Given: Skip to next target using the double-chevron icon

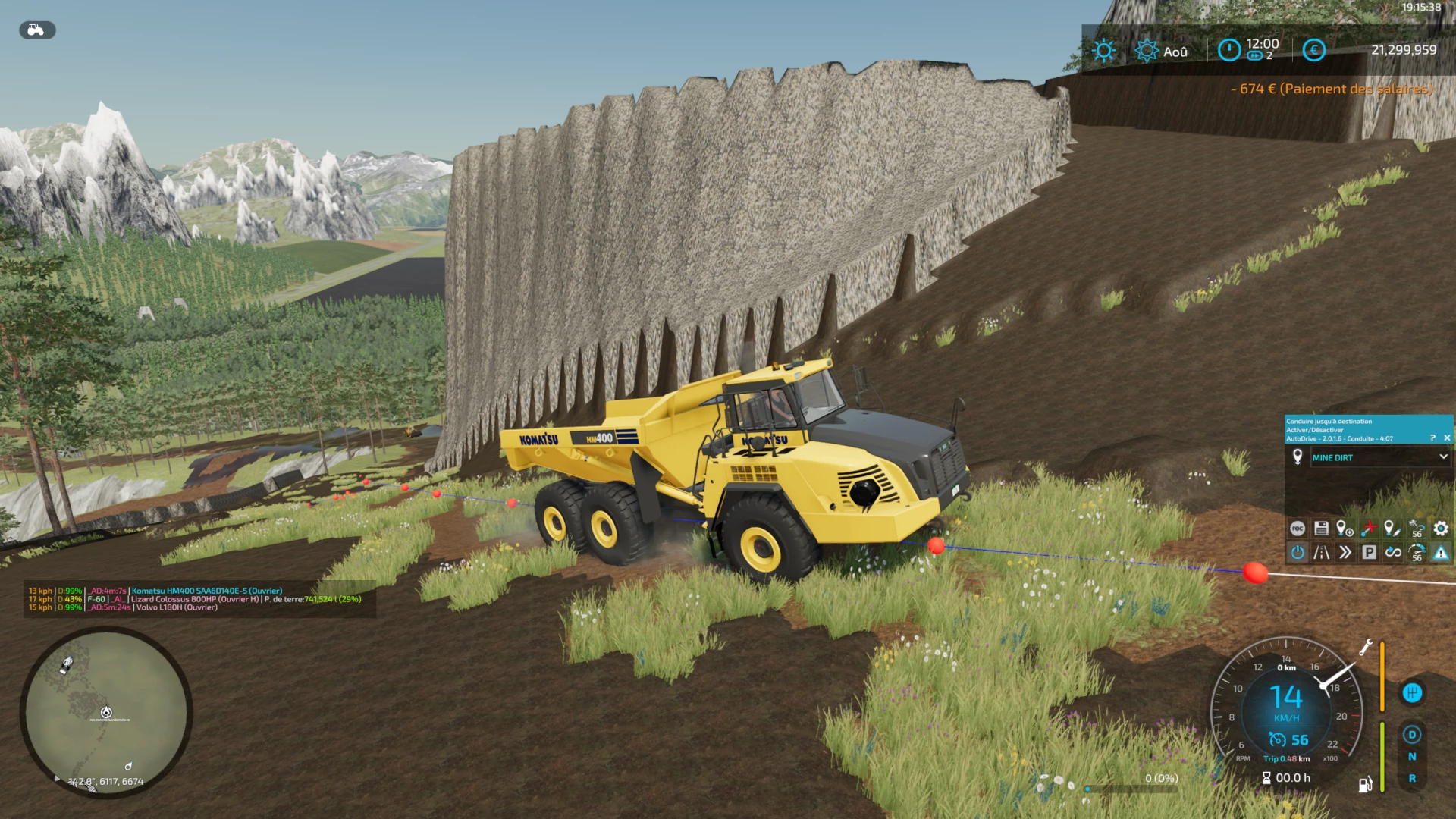Looking at the screenshot, I should tap(1345, 554).
